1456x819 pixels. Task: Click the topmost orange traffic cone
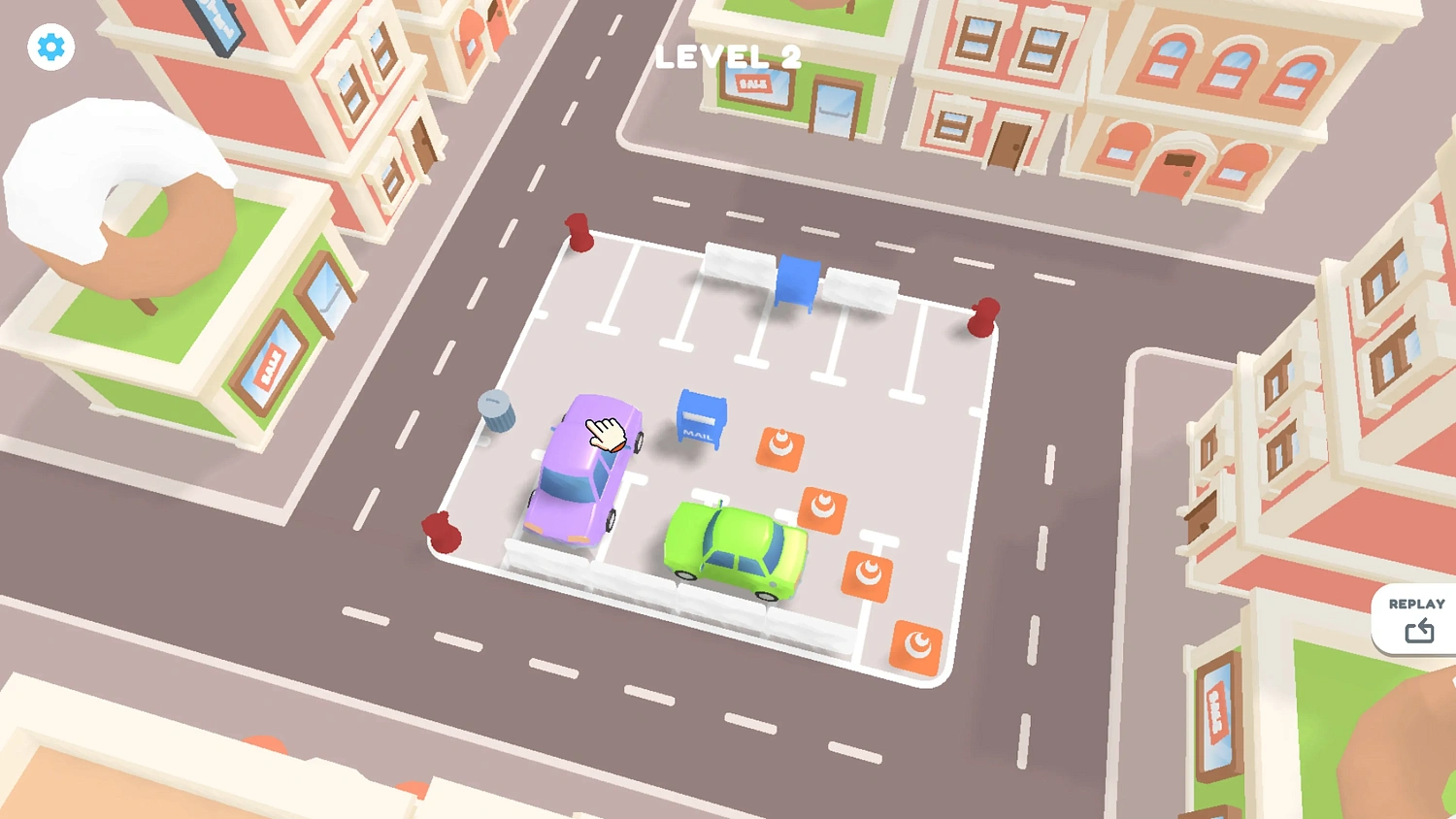pyautogui.click(x=781, y=447)
